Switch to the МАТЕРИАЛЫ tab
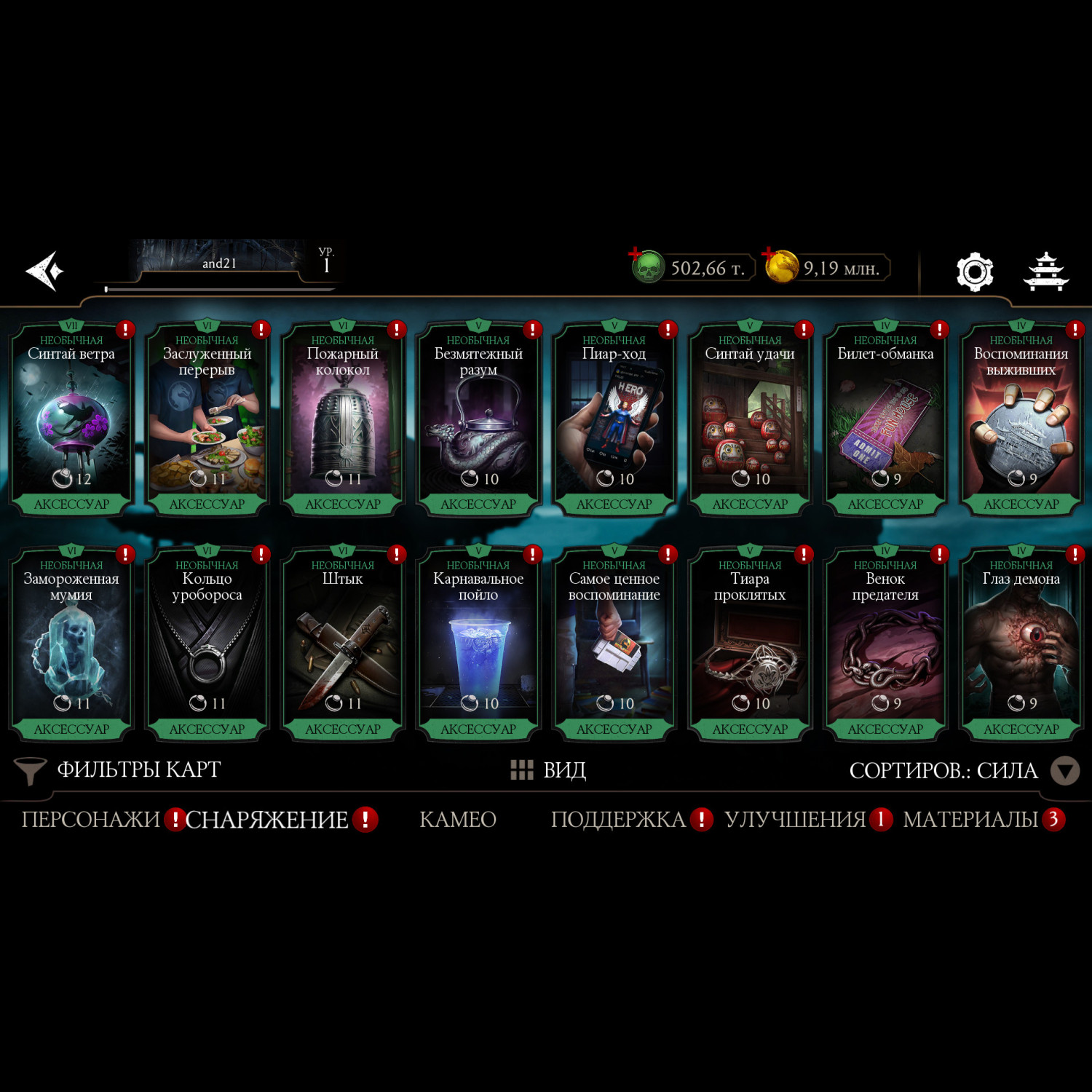The image size is (1092, 1092). click(x=970, y=820)
